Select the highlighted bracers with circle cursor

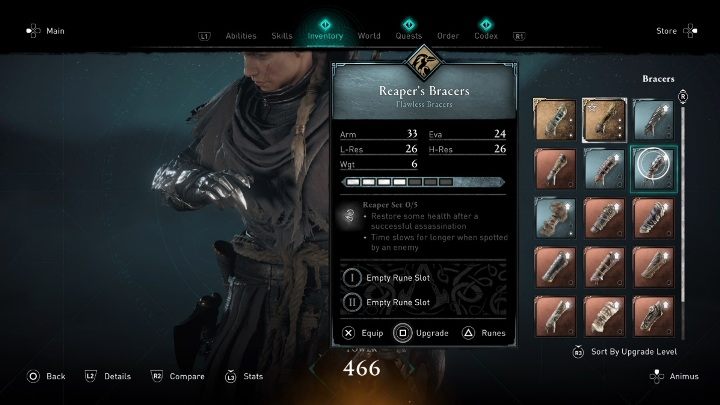[x=654, y=165]
